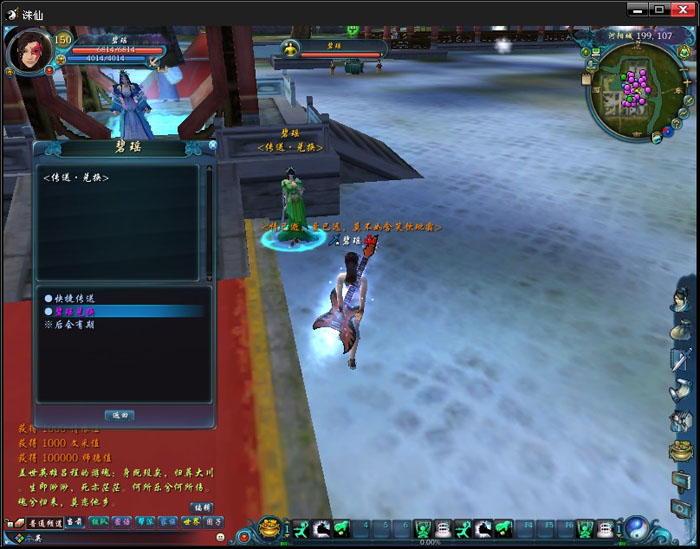Screen dimensions: 700x549
Task: Click the 碧瑶 target frame portrait
Action: tap(290, 48)
